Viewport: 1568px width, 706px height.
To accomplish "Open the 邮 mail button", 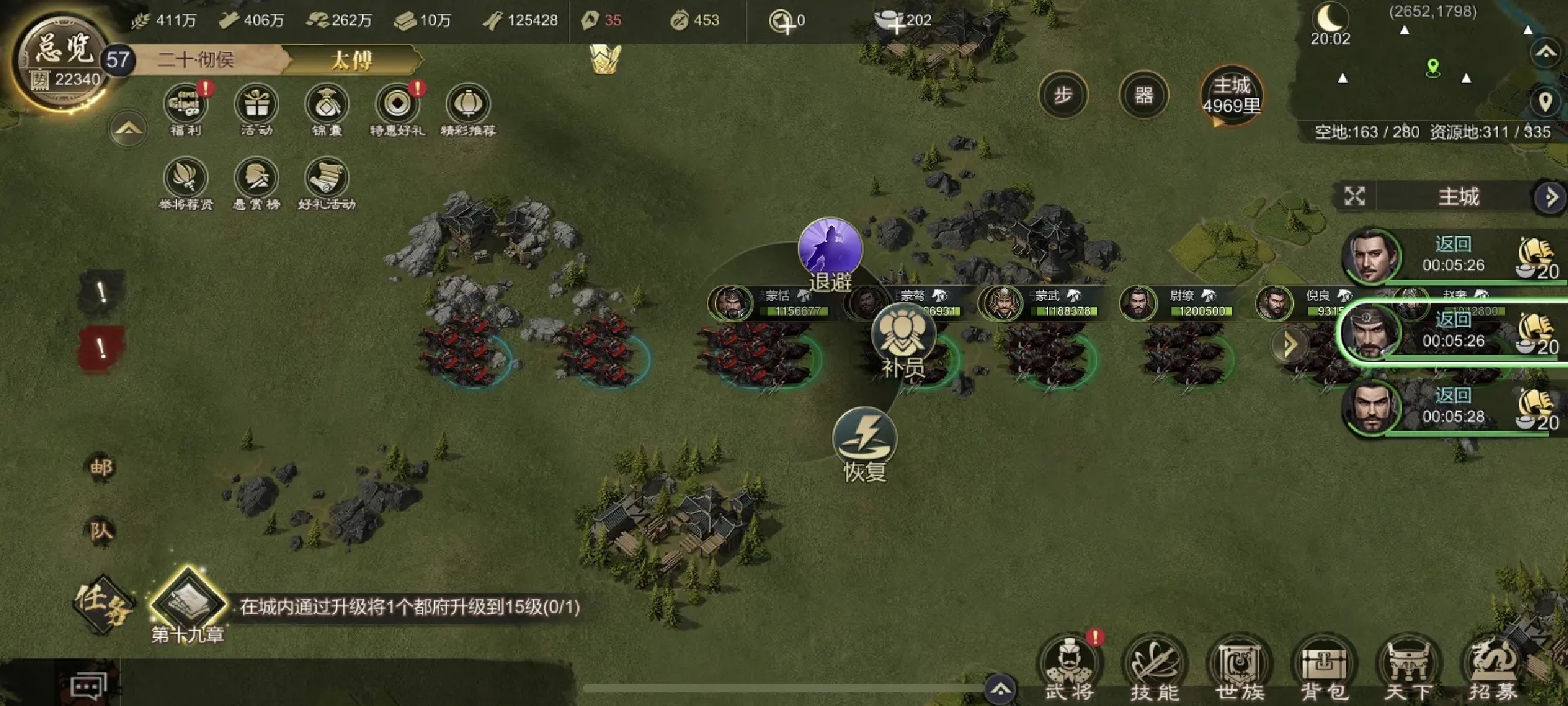I will 101,467.
